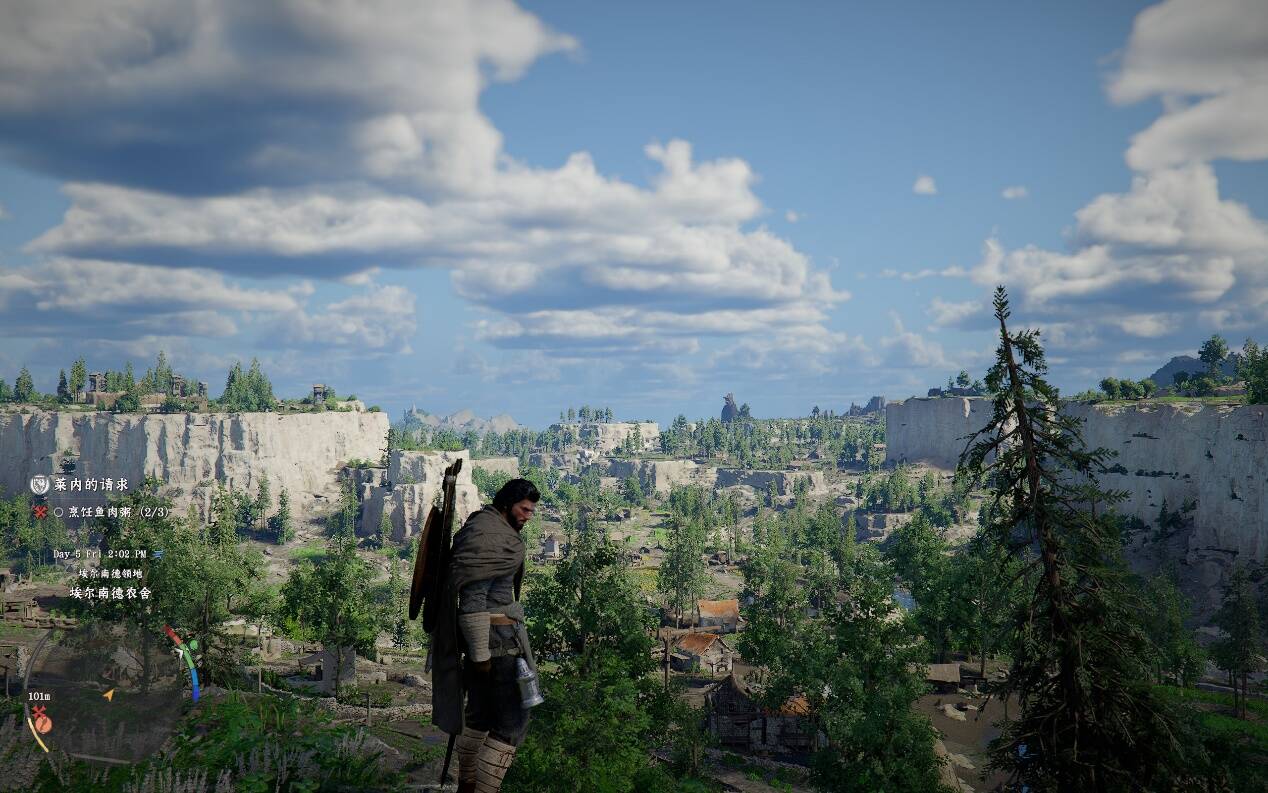Click the 埃尔南德农舍 location name
This screenshot has width=1268, height=793.
(110, 593)
